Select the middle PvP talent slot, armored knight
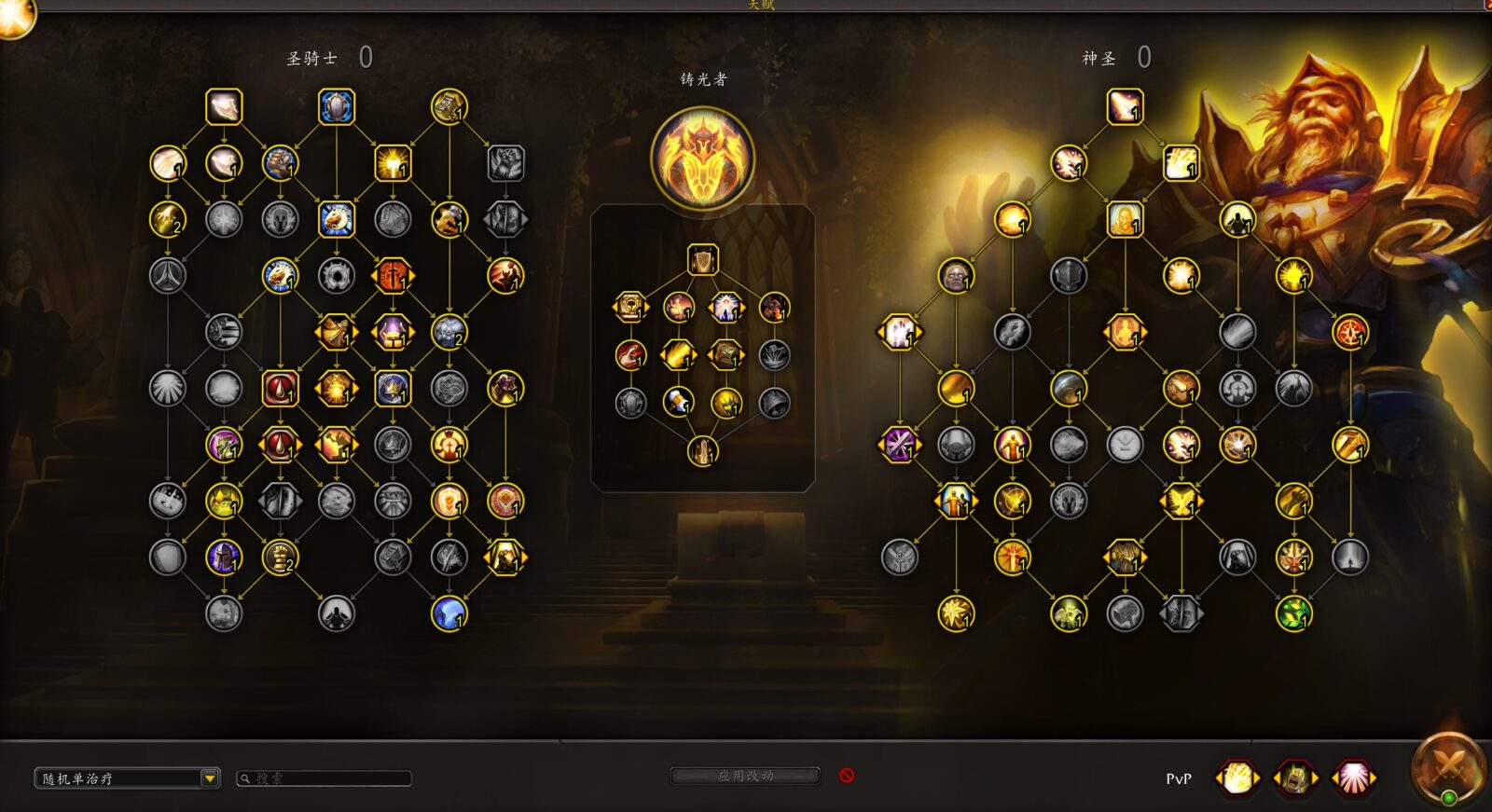Screen dimensions: 1492x812 click(1294, 778)
